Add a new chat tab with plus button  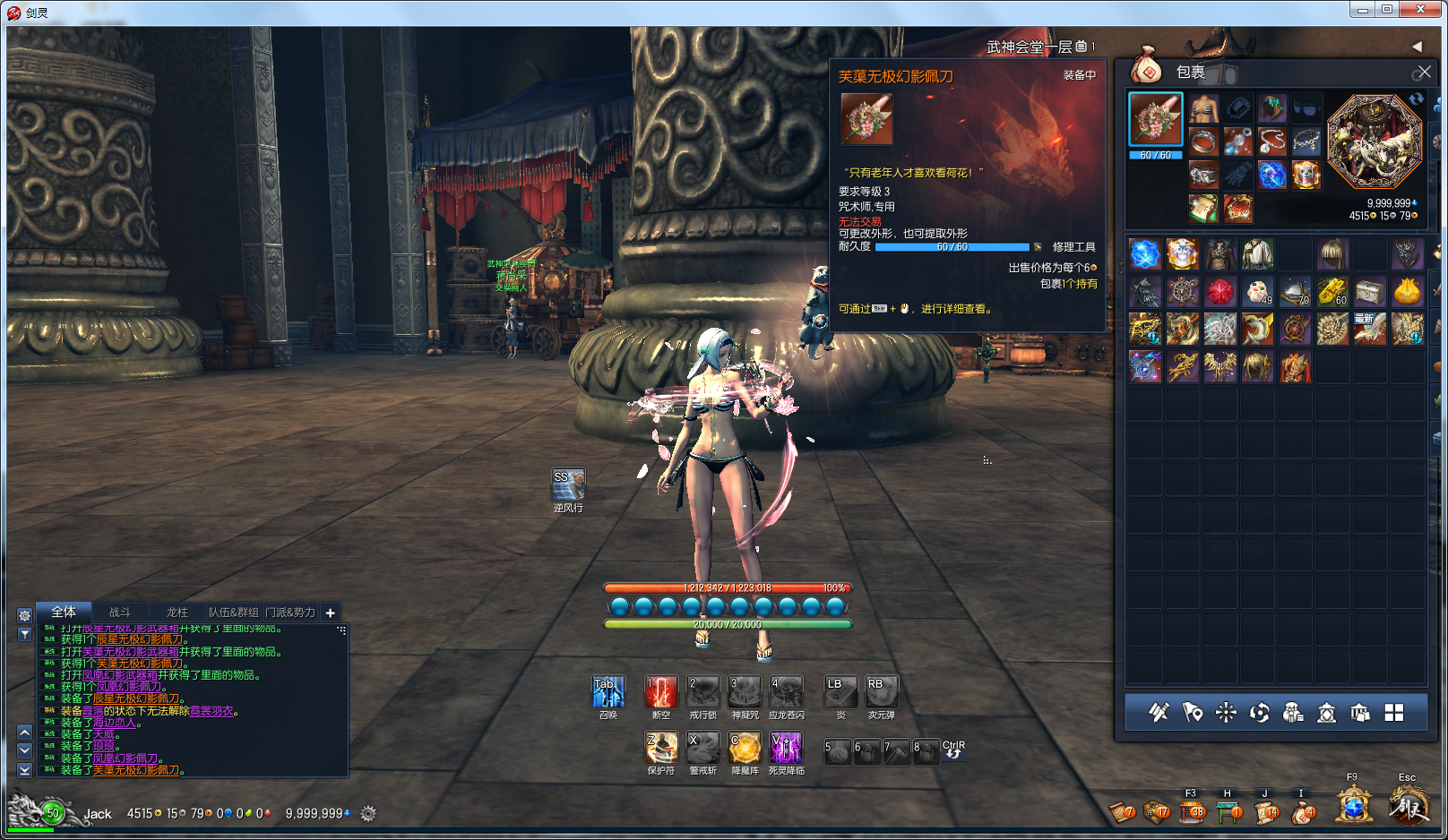coord(331,613)
